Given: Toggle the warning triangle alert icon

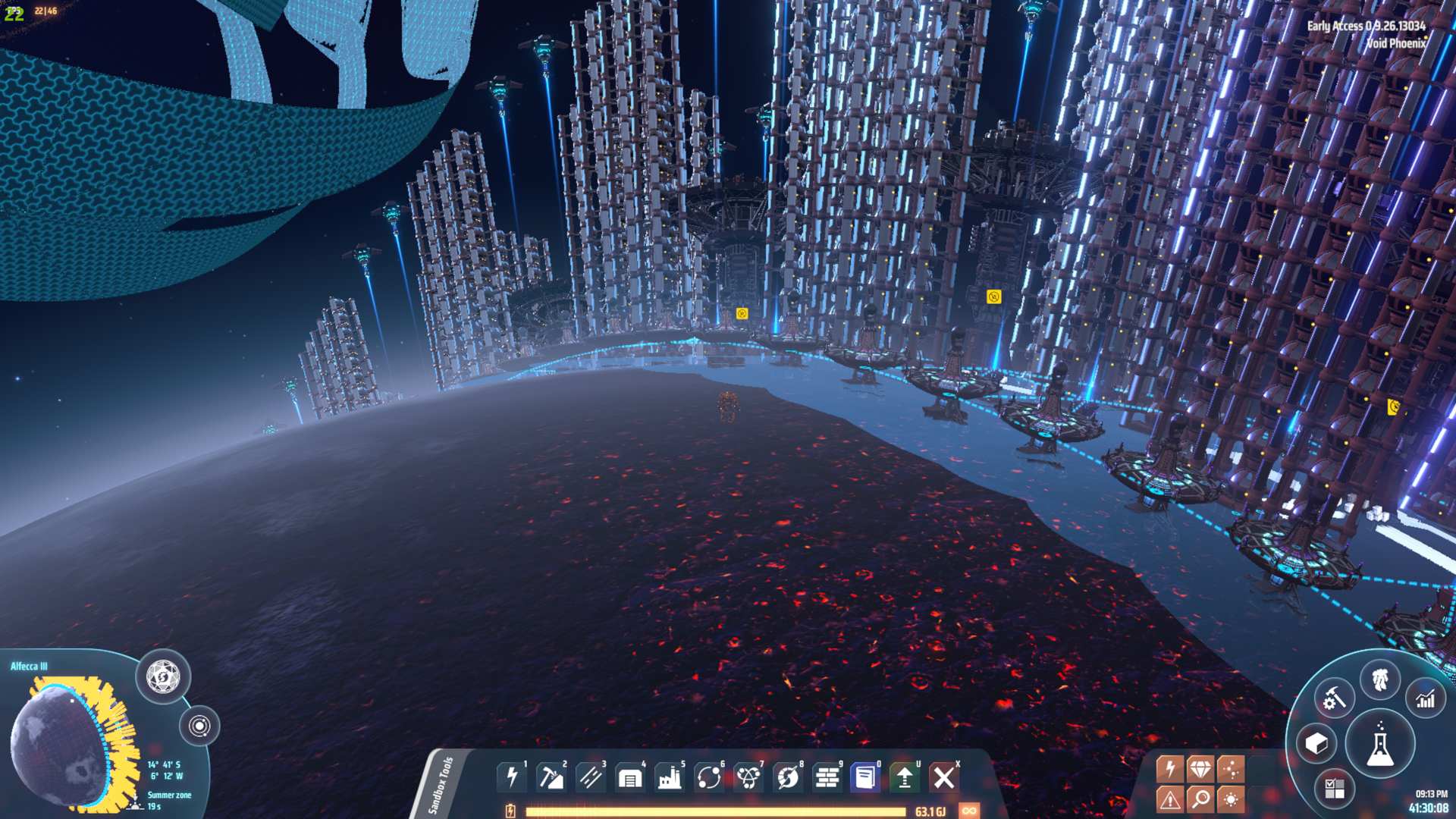Looking at the screenshot, I should 1169,799.
